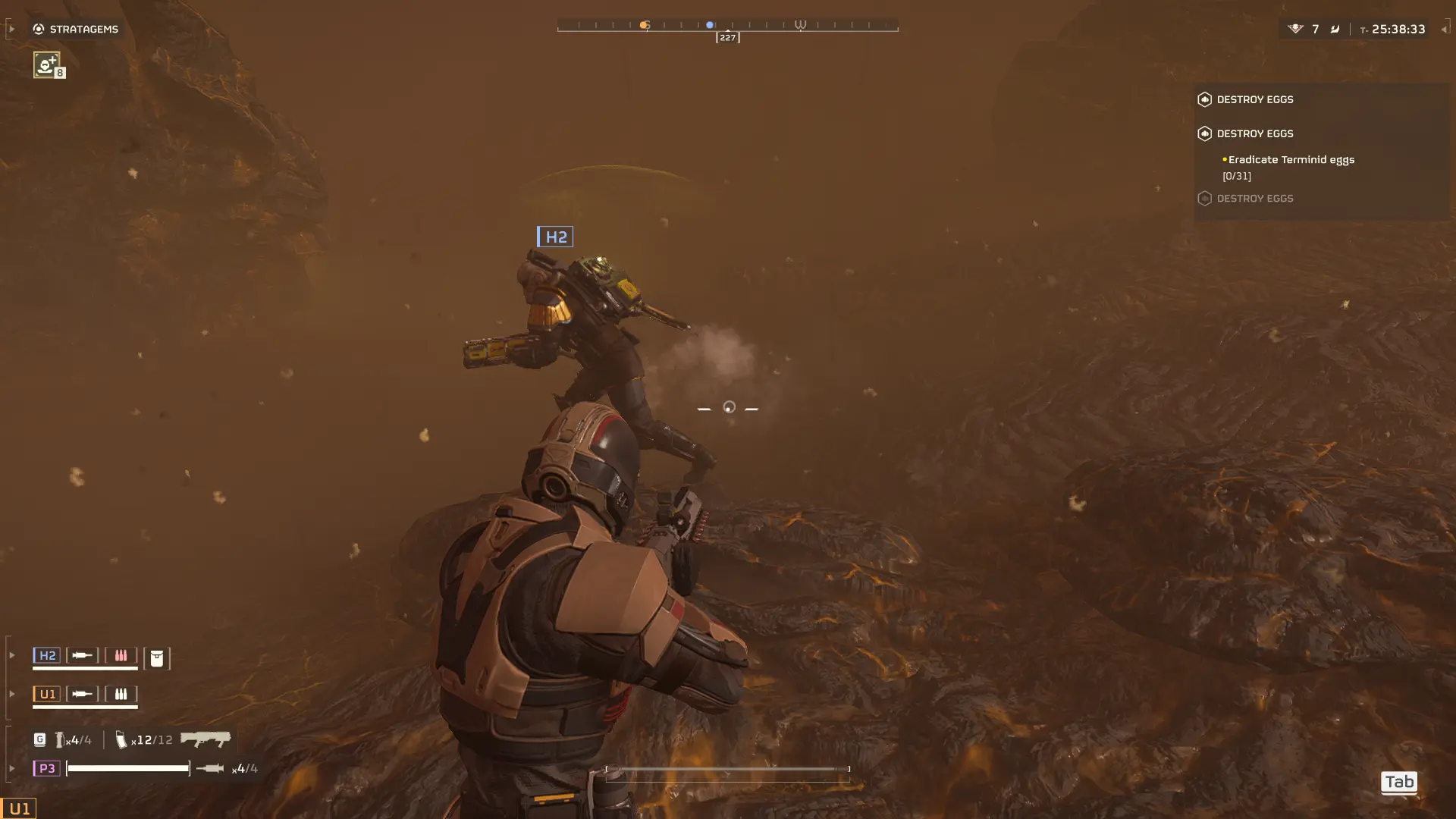Select the primary weapon silhouette icon

coord(206,739)
